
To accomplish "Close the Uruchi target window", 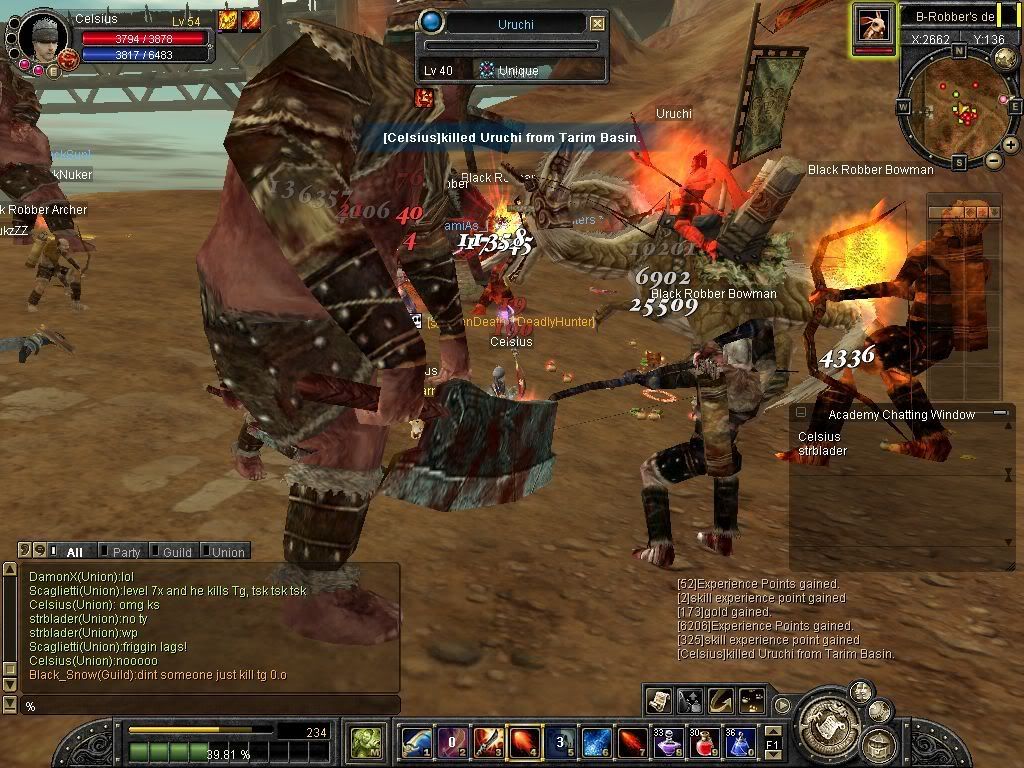I will pos(597,23).
